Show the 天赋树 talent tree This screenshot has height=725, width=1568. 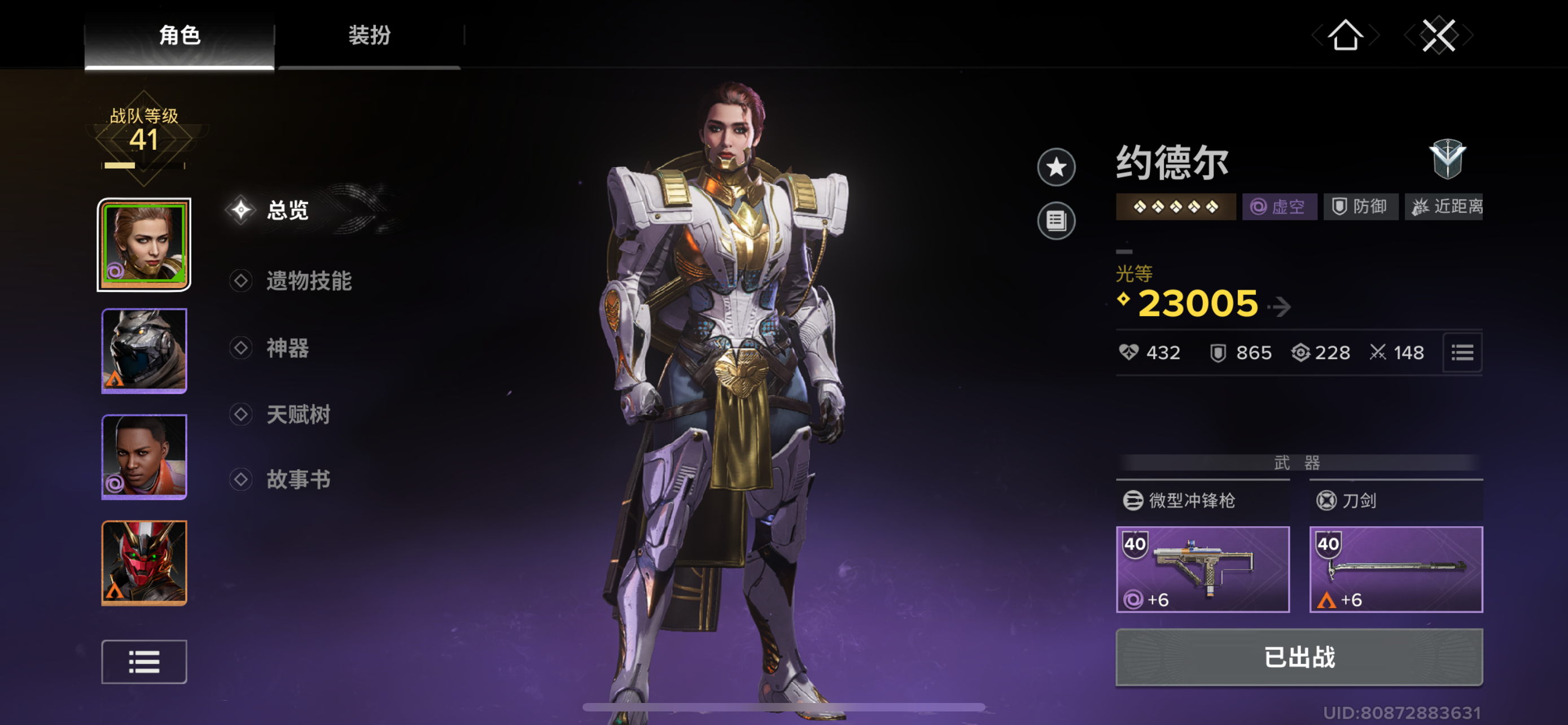(x=297, y=415)
